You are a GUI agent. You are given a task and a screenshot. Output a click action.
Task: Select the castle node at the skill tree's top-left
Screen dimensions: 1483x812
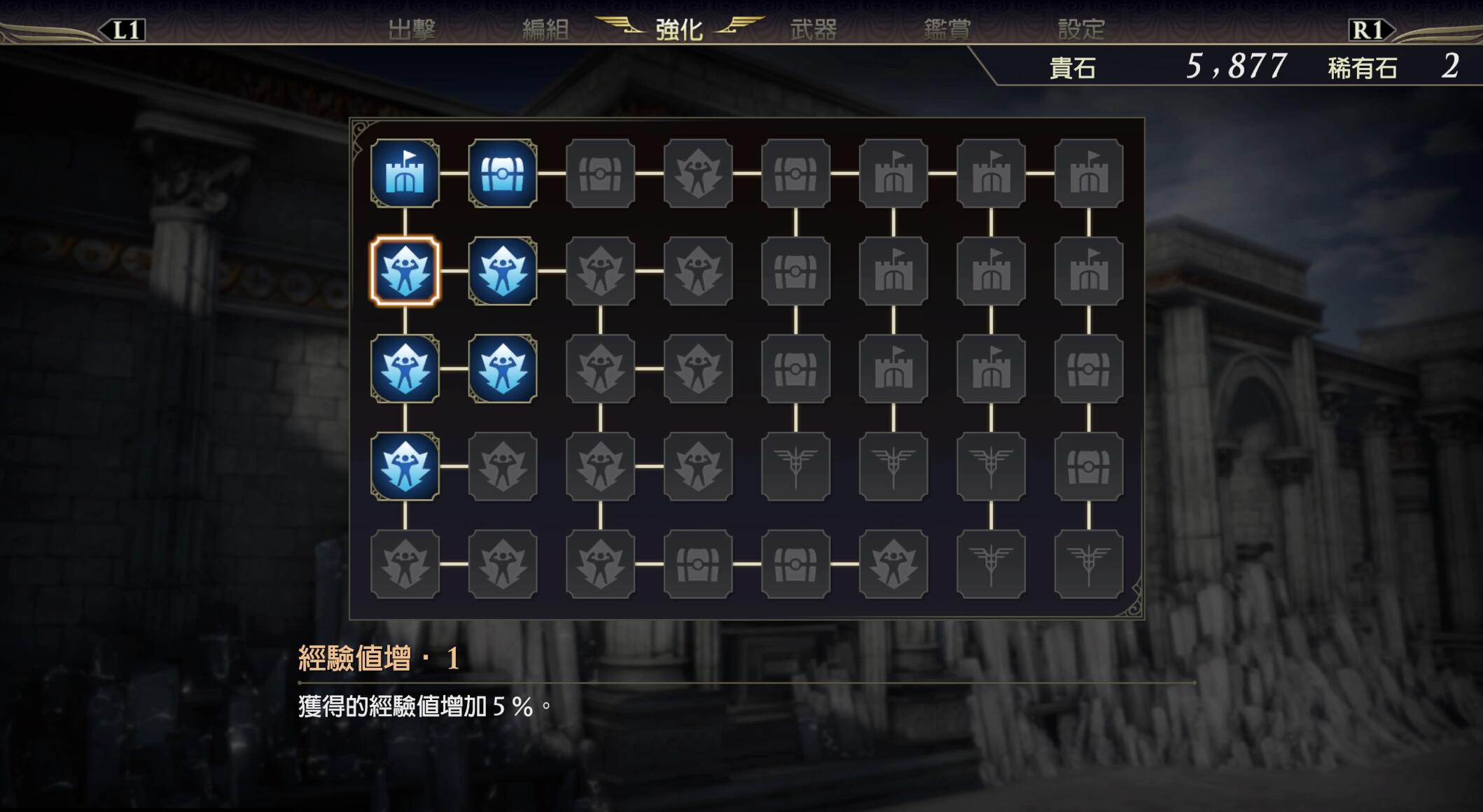click(x=405, y=174)
